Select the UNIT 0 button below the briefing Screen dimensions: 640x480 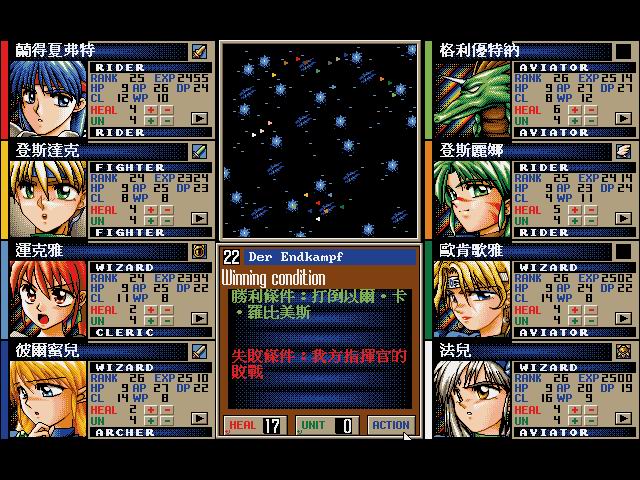tap(326, 425)
